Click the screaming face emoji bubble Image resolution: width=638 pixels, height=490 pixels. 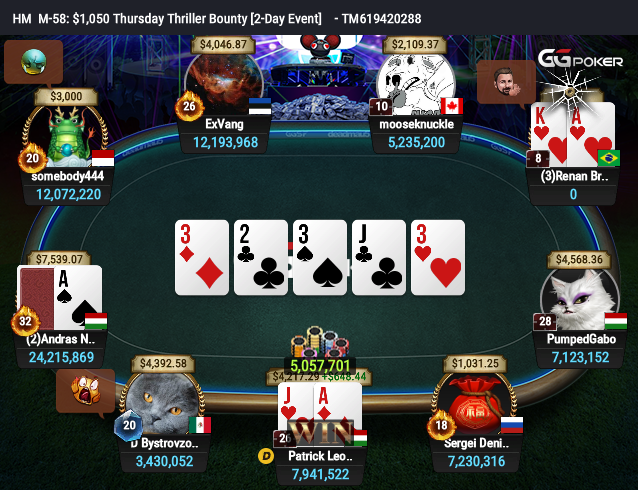(x=84, y=389)
